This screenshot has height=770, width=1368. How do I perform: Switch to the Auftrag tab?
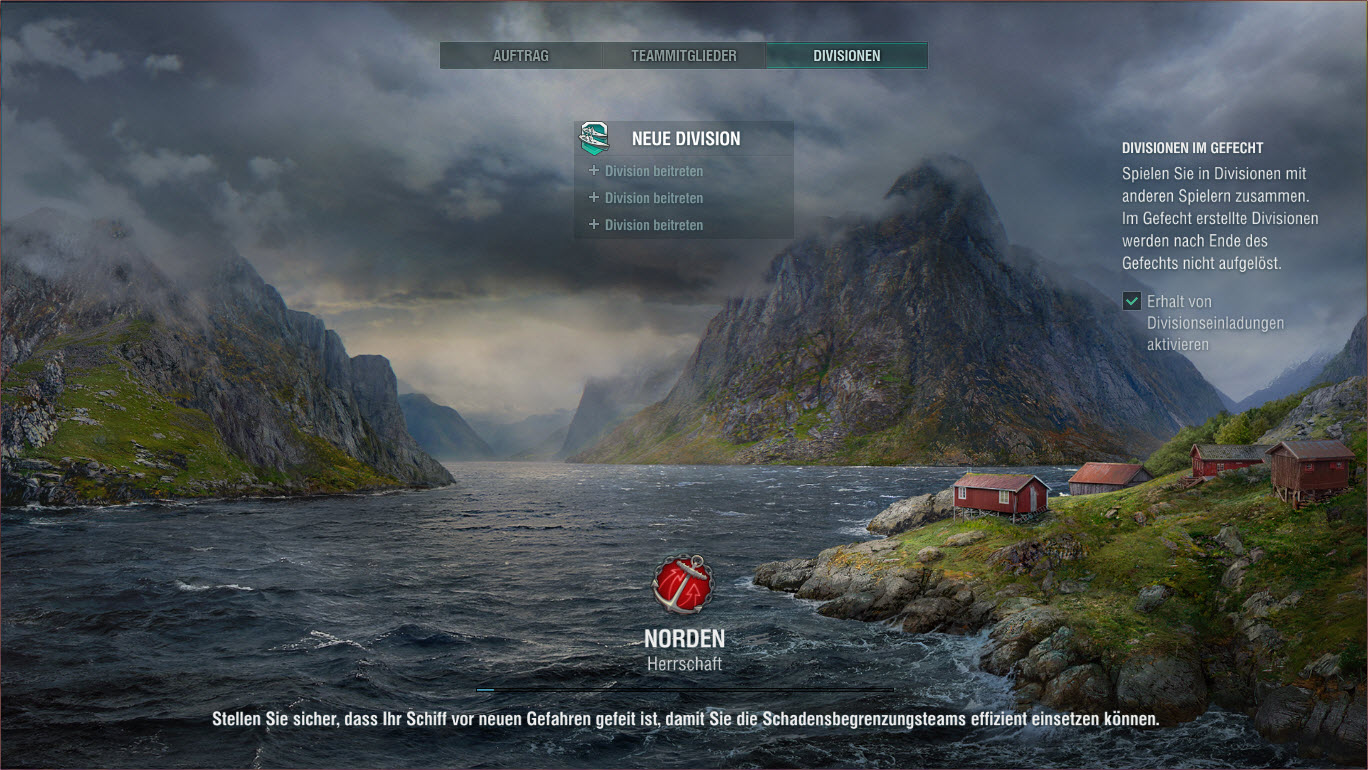coord(521,56)
